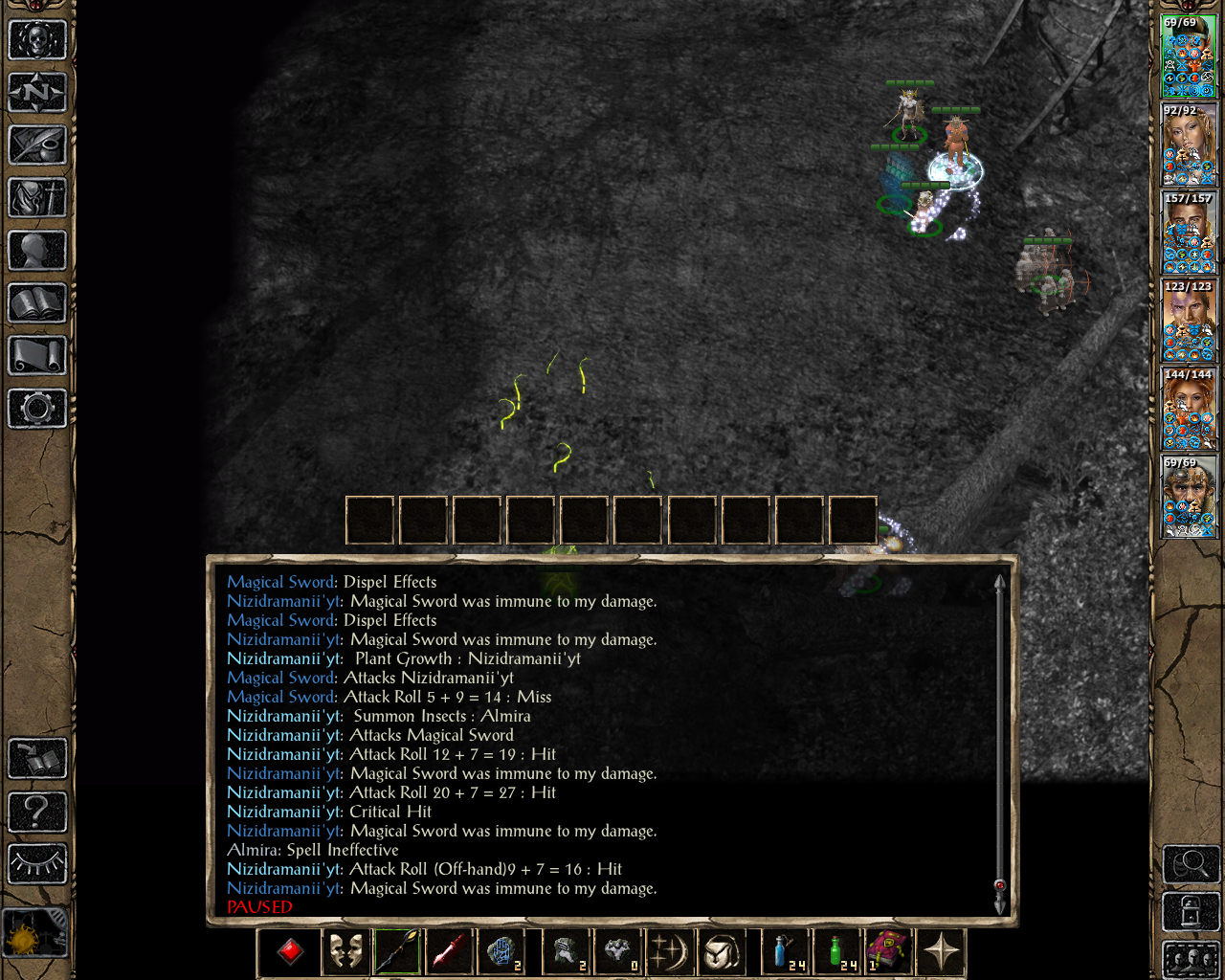Image resolution: width=1225 pixels, height=980 pixels.
Task: Use the green potion quick item
Action: pyautogui.click(x=837, y=952)
